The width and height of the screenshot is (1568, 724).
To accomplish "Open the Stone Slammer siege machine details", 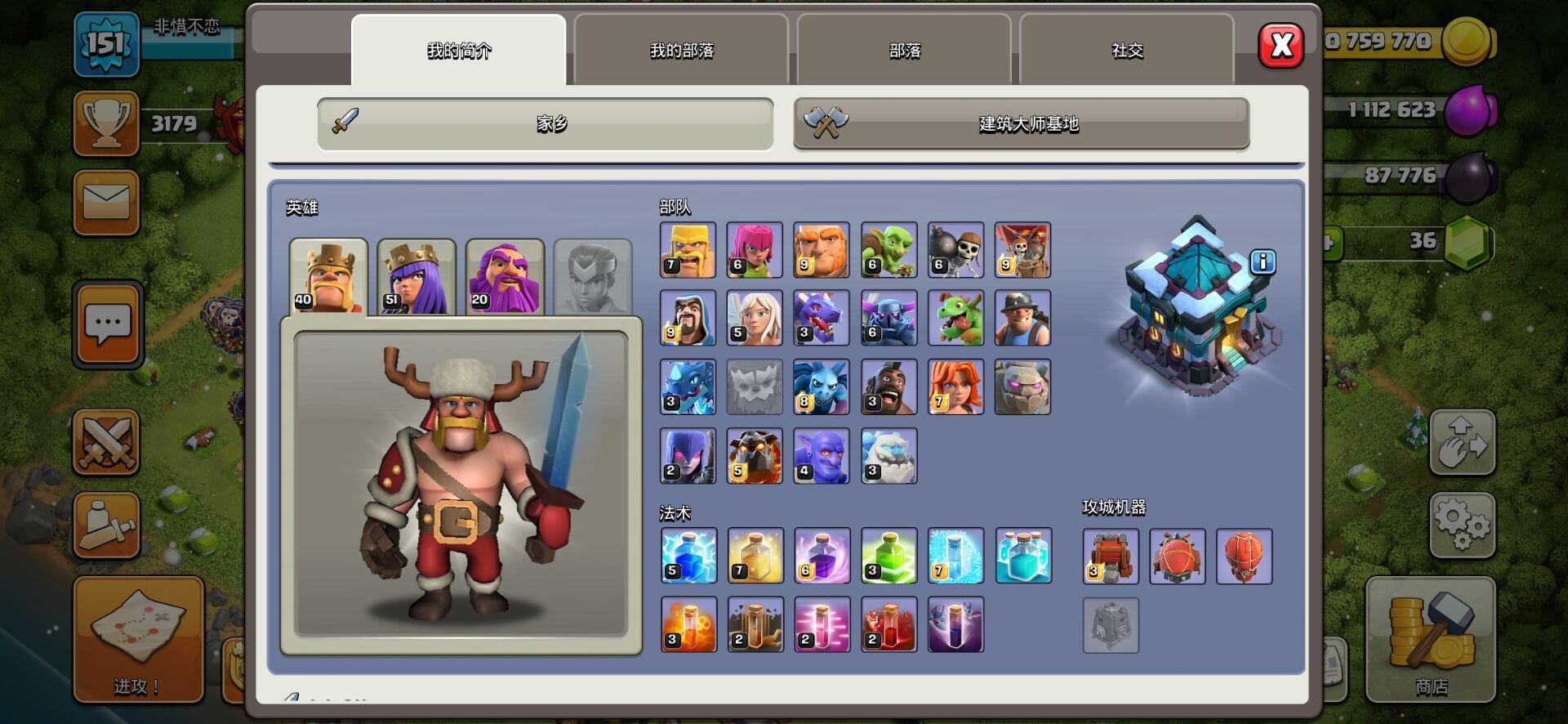I will click(x=1242, y=556).
